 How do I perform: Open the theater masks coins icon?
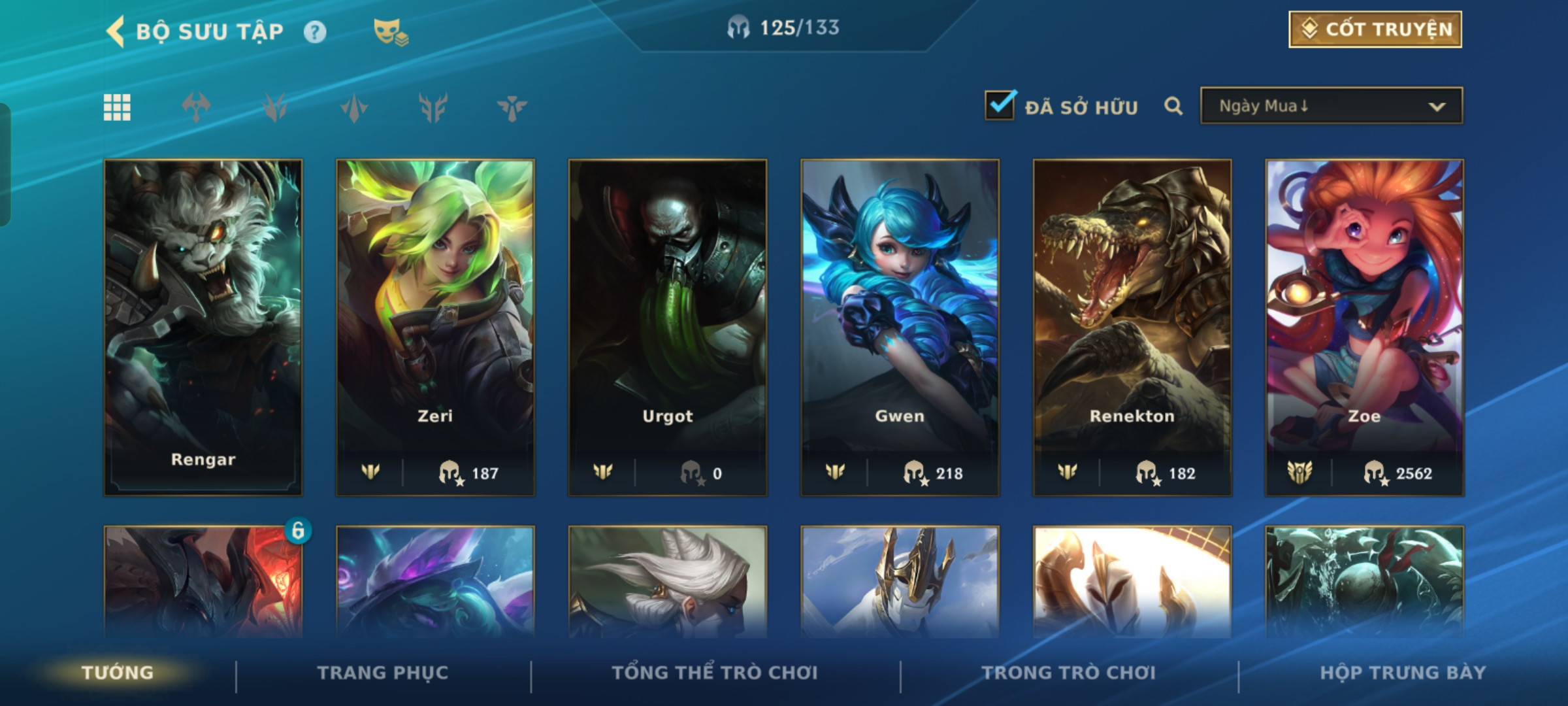390,32
